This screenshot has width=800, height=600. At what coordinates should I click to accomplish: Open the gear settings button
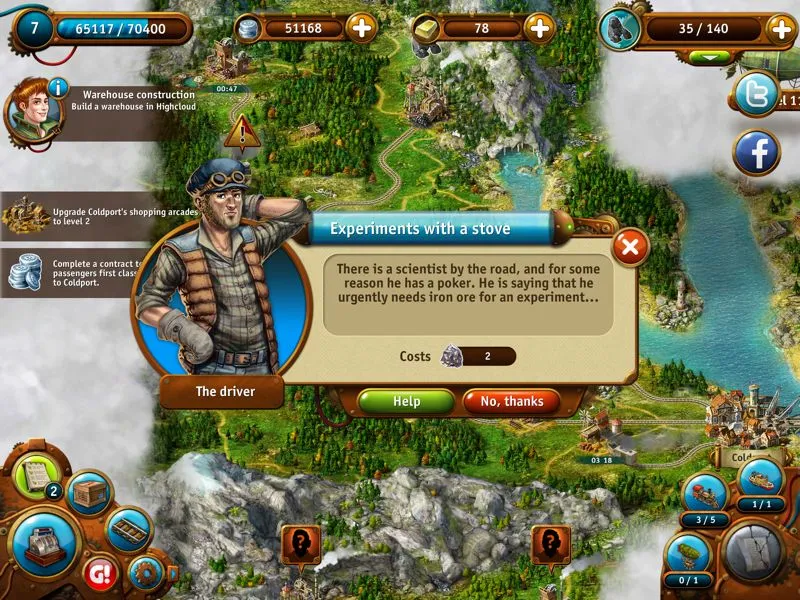tap(146, 573)
